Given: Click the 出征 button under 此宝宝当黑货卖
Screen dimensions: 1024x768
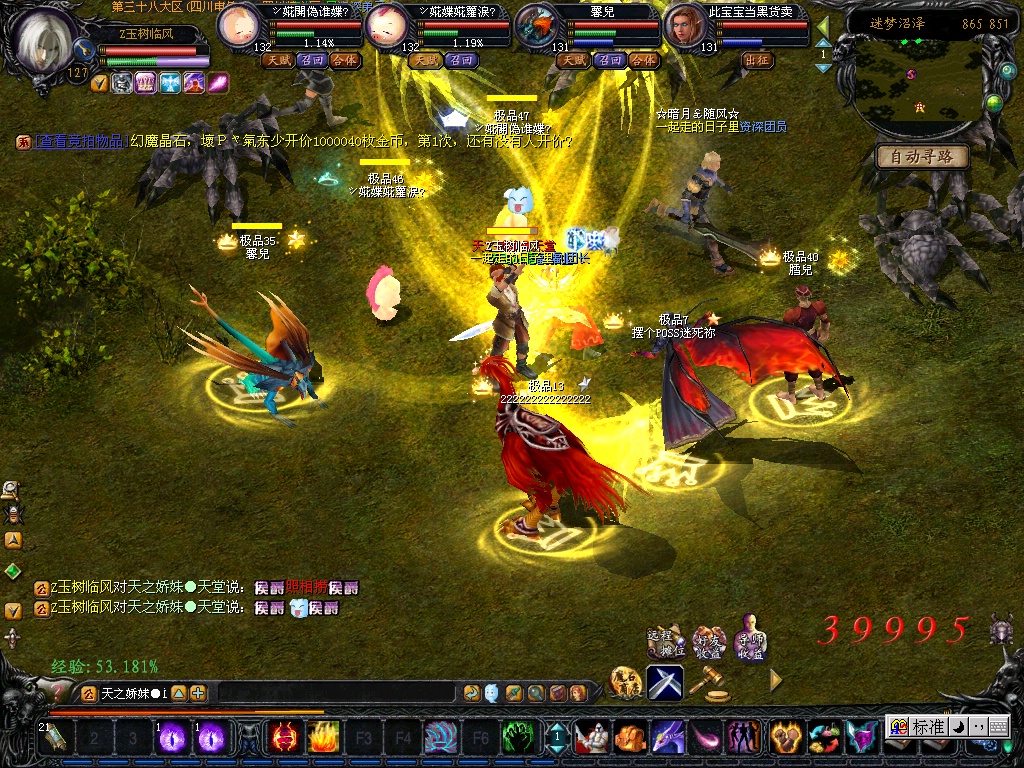Looking at the screenshot, I should click(x=758, y=60).
